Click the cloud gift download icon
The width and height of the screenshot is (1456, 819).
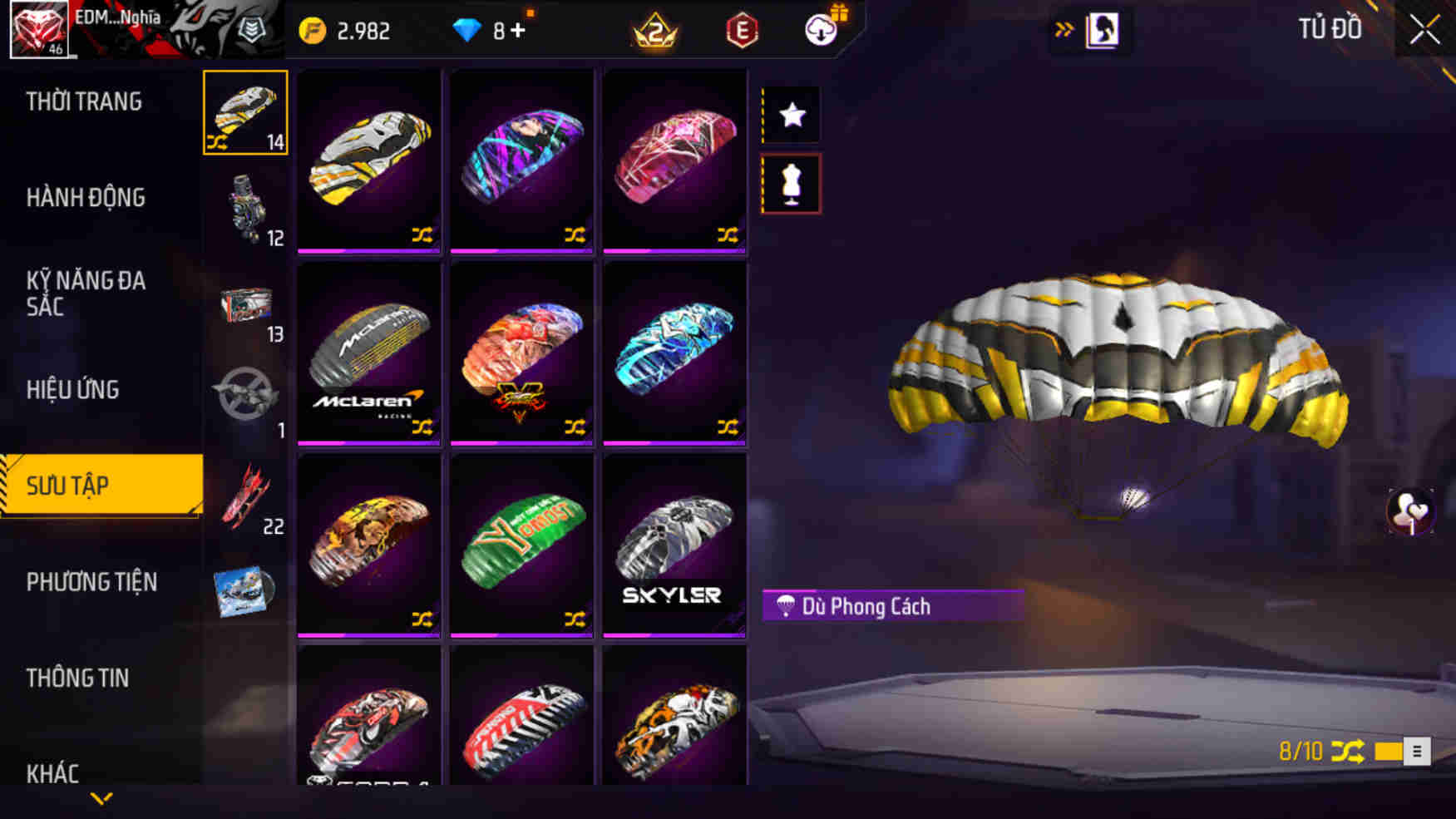tap(817, 32)
